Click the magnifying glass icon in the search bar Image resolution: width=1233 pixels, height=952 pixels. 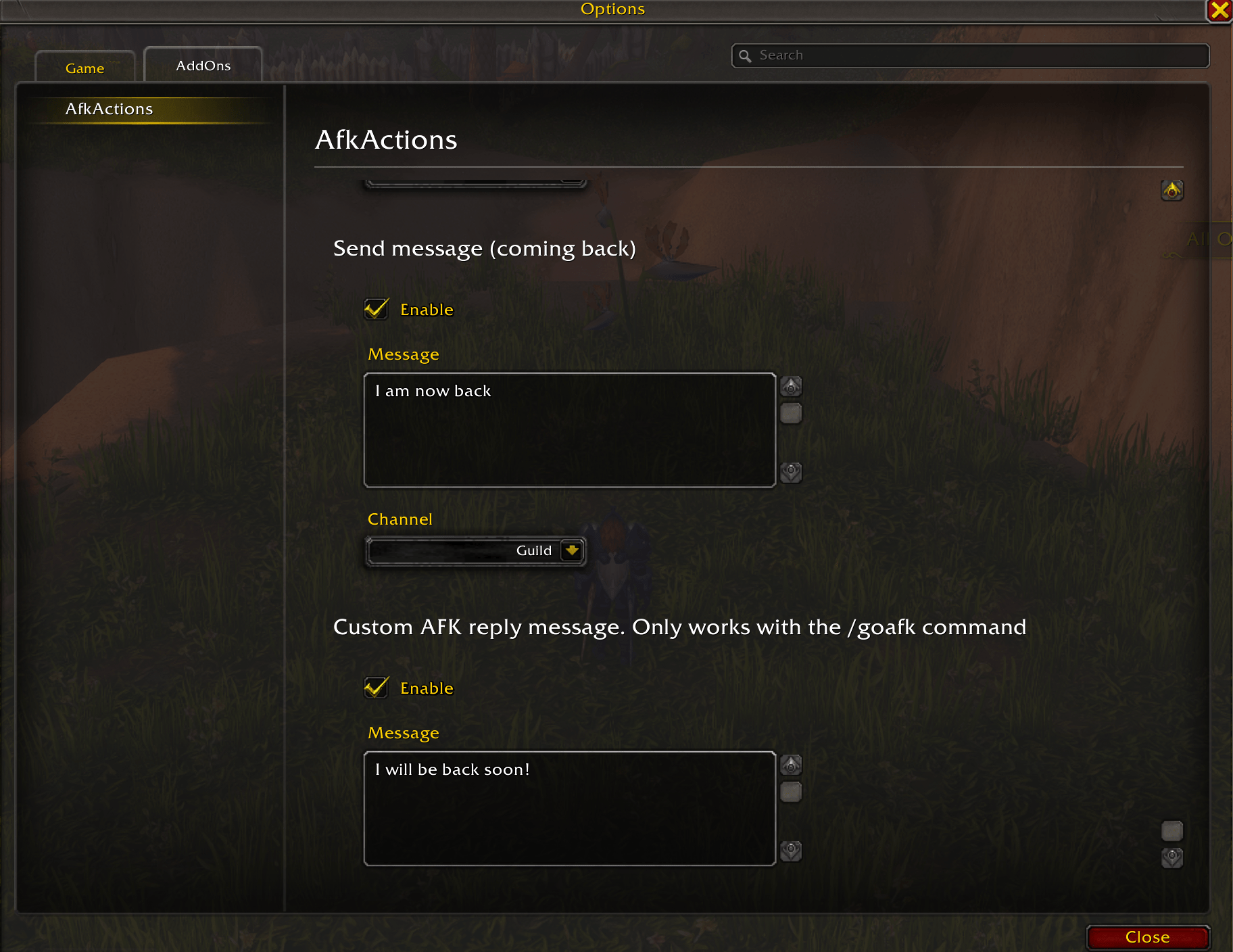746,55
